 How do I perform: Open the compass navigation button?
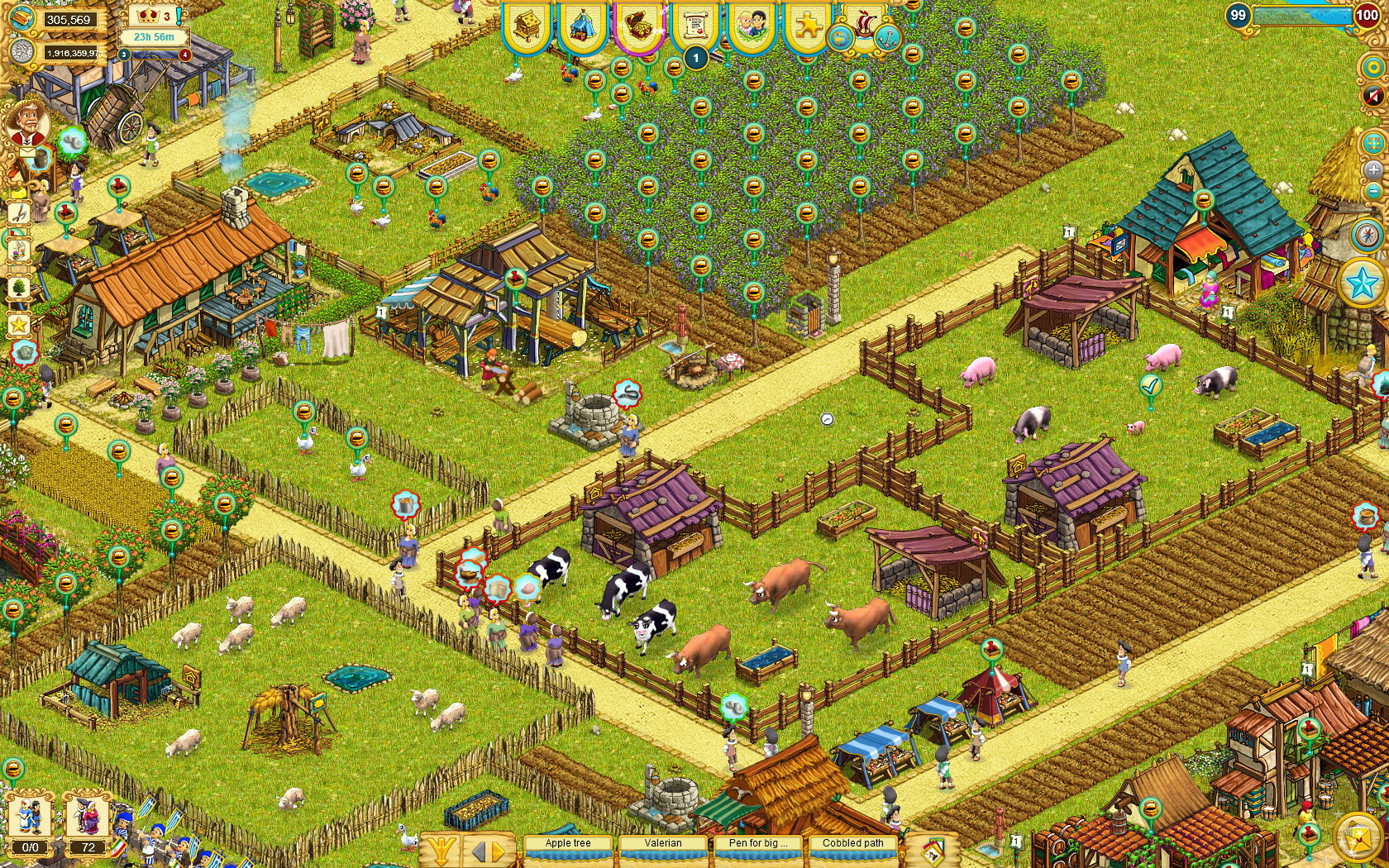[x=1370, y=235]
